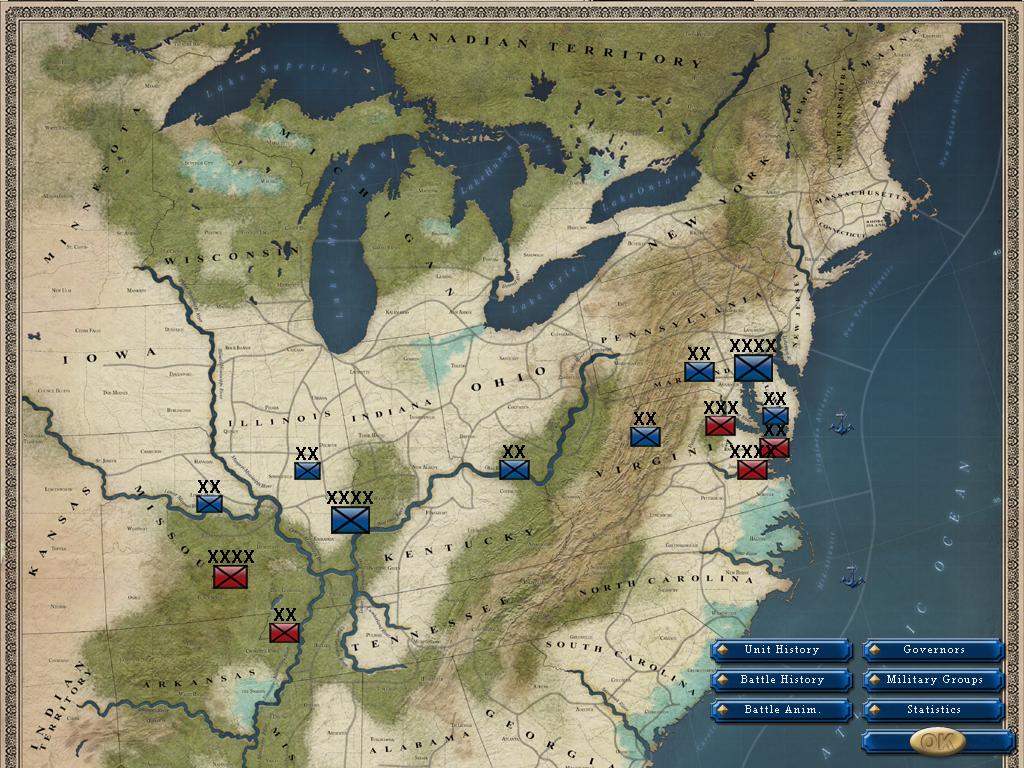Select the blue XXXX army in Pennsylvania

[753, 368]
